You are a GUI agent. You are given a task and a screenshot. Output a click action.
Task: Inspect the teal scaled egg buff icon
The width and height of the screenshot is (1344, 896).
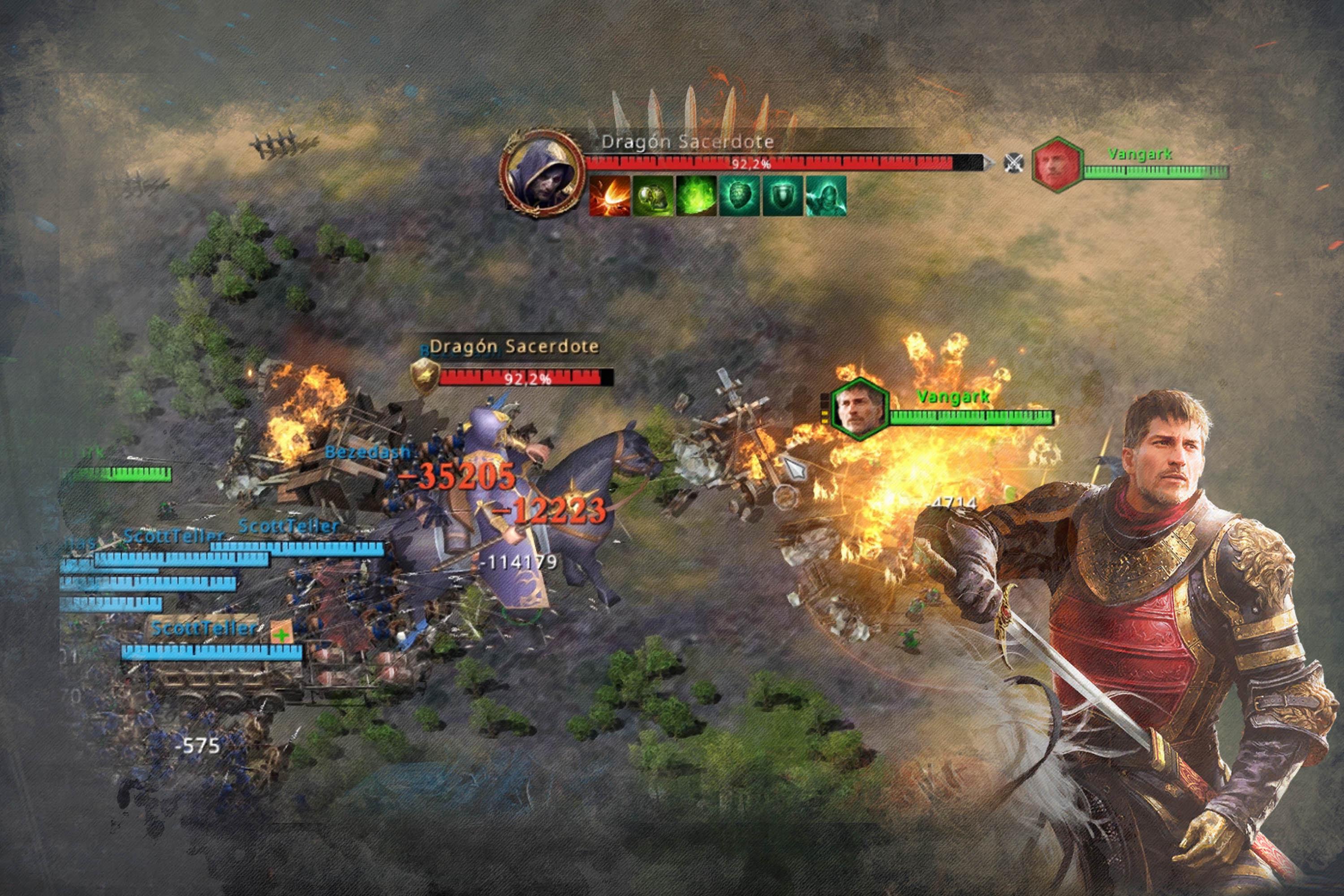[740, 195]
